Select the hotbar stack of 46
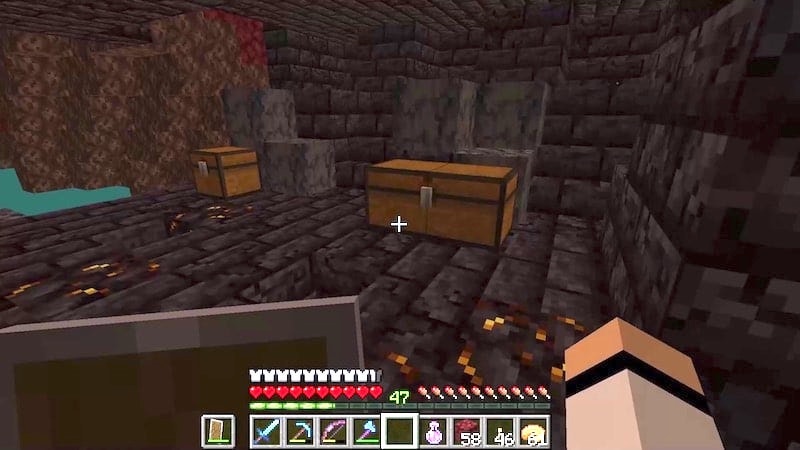The image size is (800, 450). coord(500,432)
